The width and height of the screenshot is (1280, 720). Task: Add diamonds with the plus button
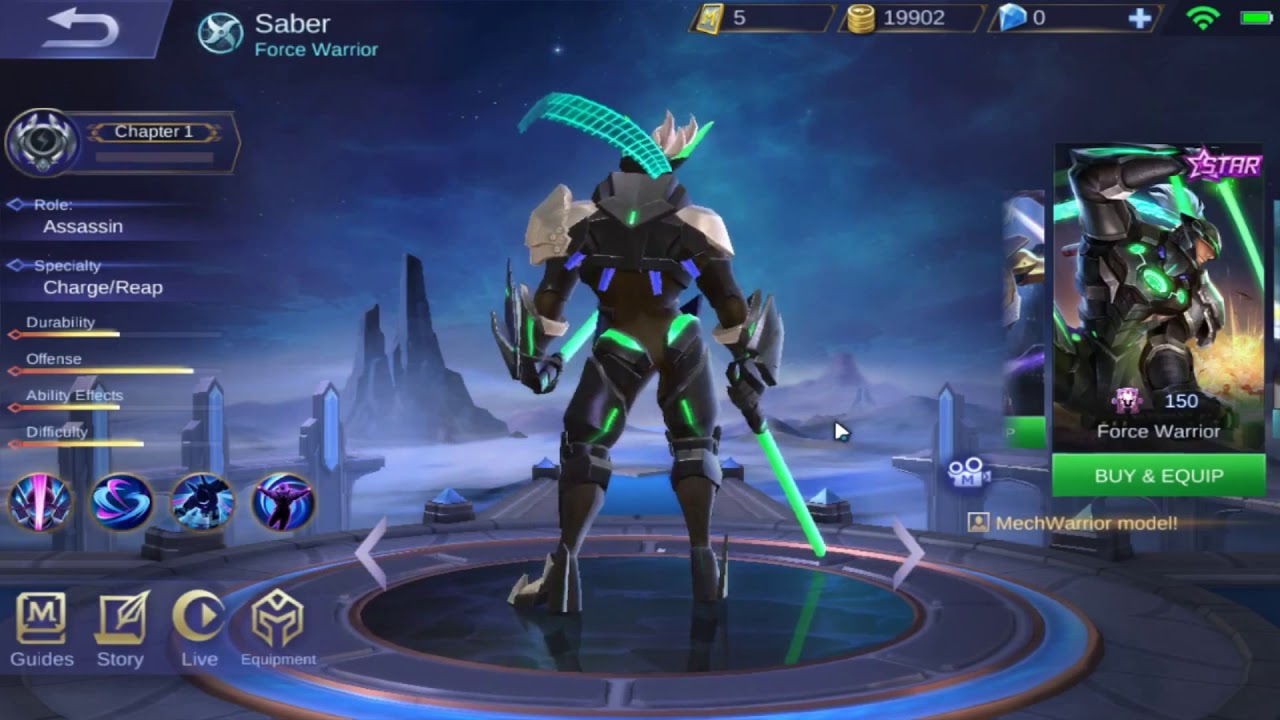click(x=1139, y=18)
